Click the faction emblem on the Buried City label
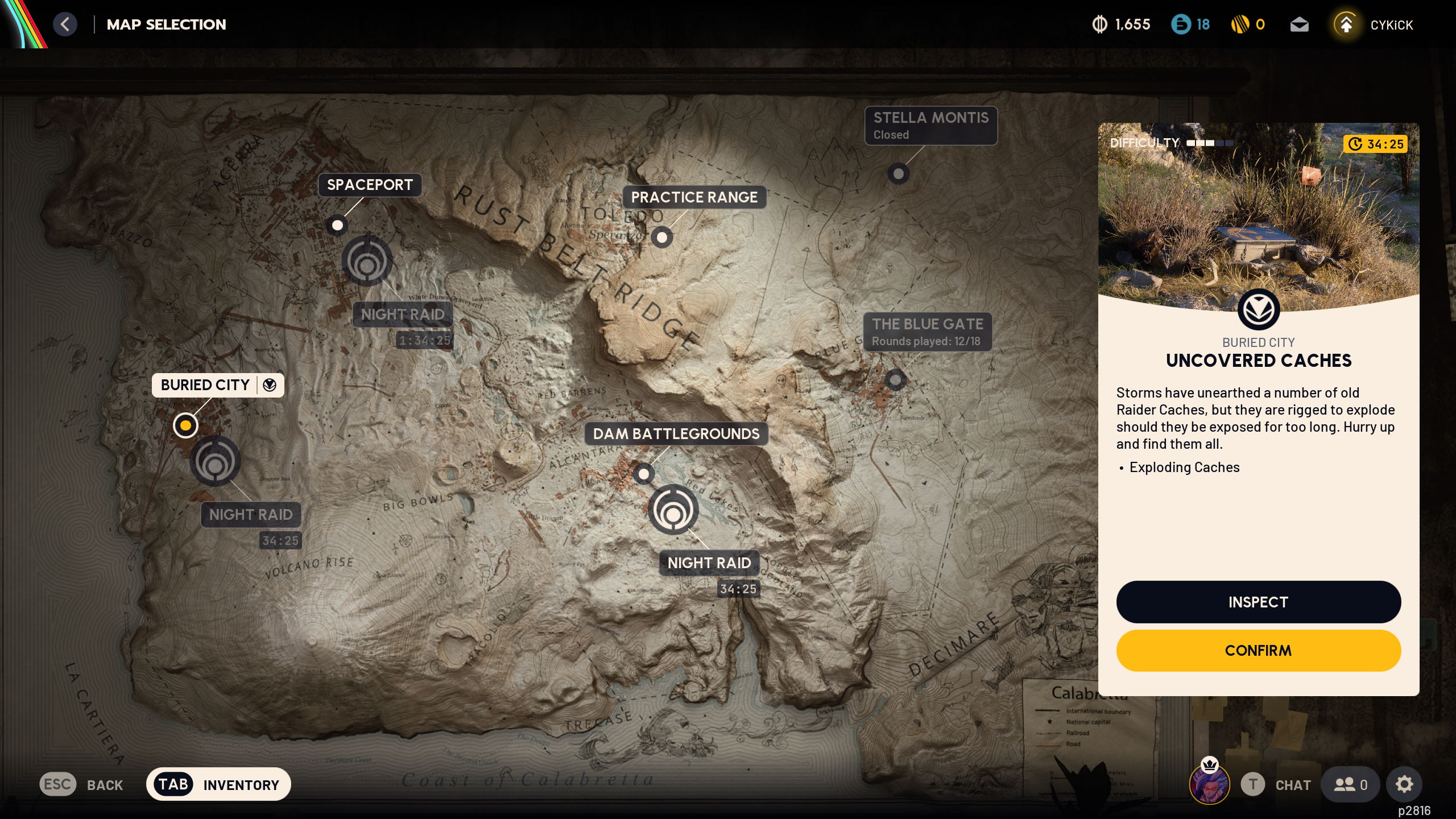Viewport: 1456px width, 819px height. [269, 385]
